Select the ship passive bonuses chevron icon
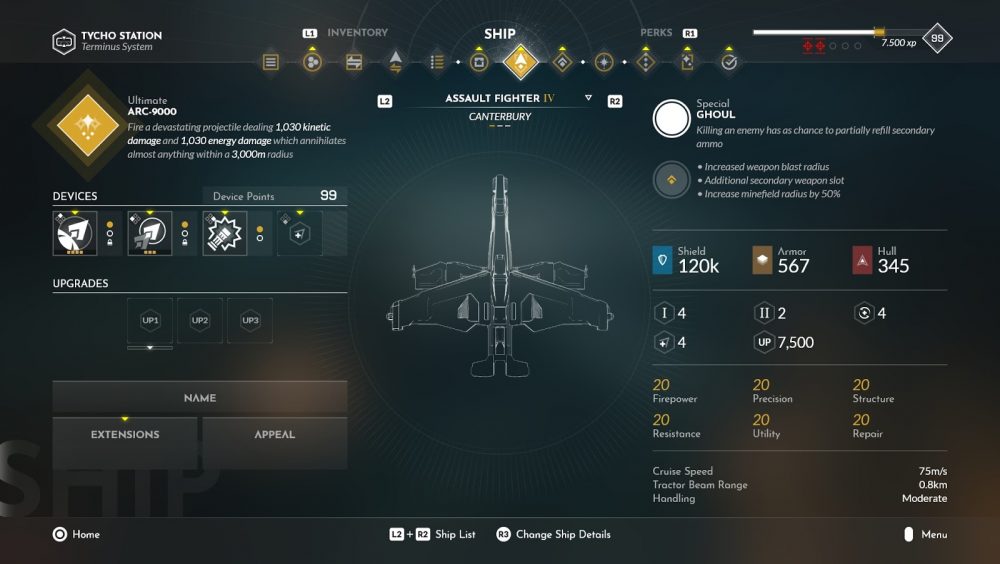This screenshot has width=1000, height=564. 671,180
